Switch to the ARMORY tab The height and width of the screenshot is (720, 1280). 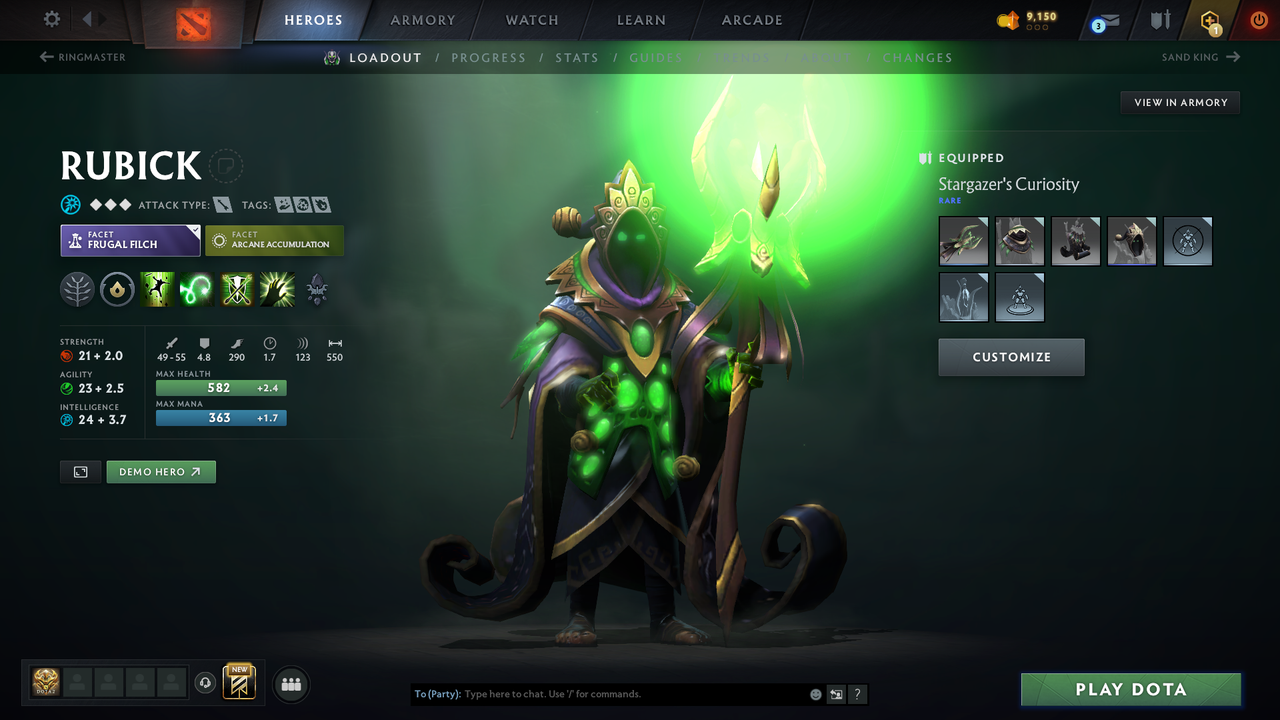422,19
